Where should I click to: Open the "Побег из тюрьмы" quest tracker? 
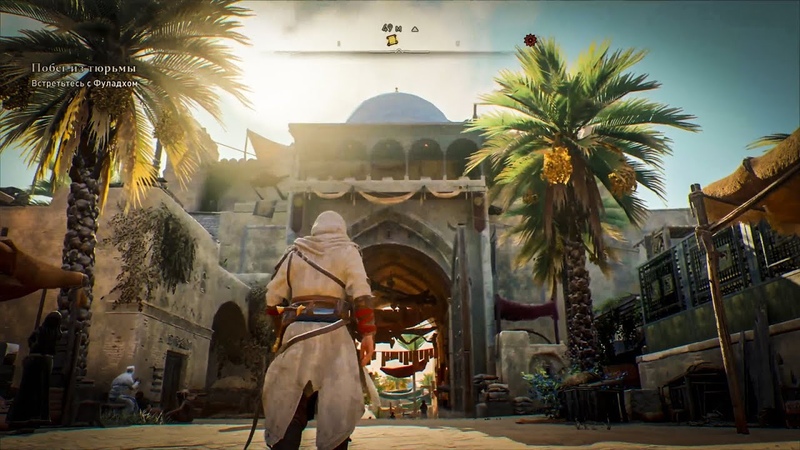pyautogui.click(x=82, y=68)
